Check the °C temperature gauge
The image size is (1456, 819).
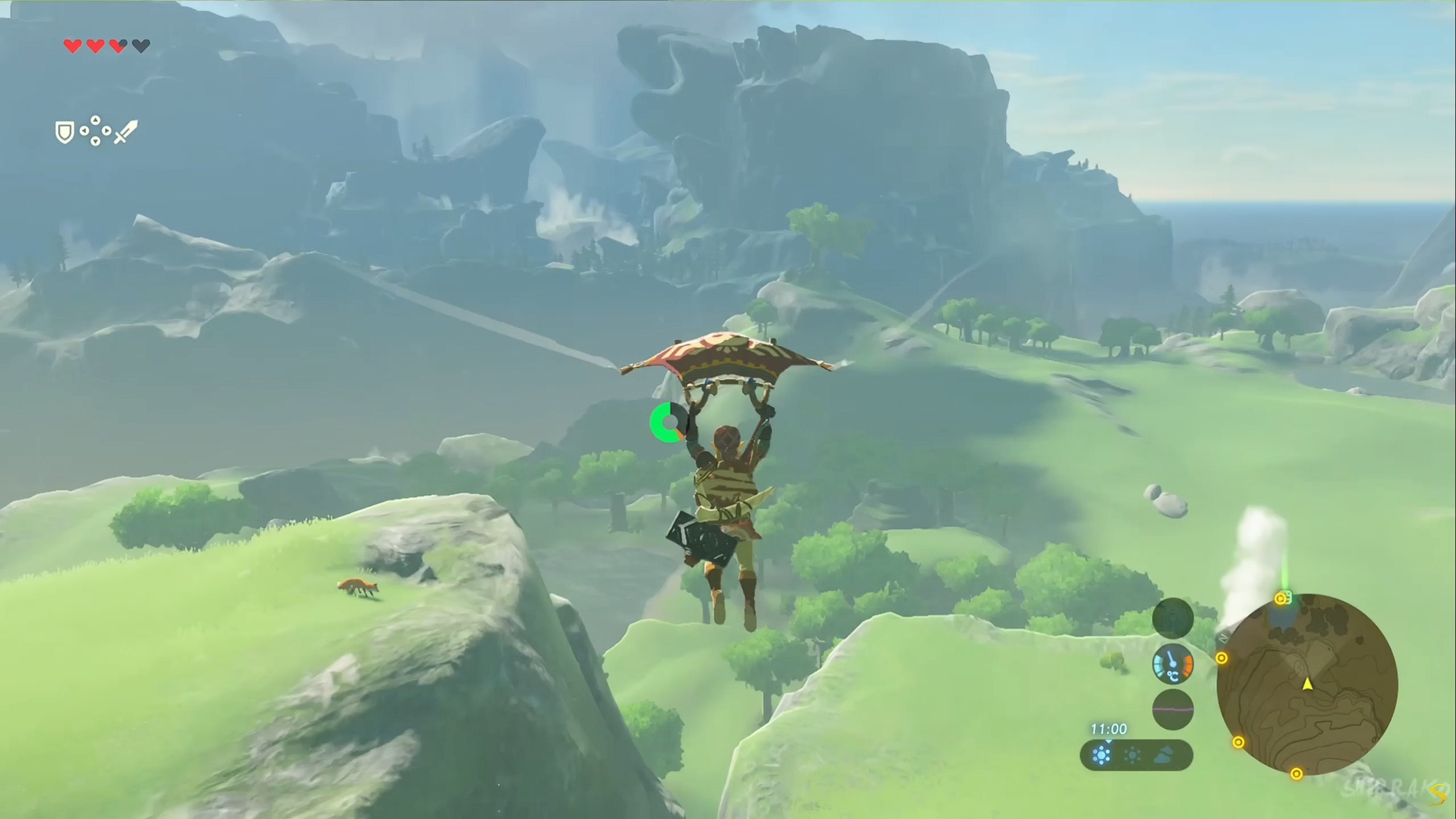pyautogui.click(x=1172, y=664)
